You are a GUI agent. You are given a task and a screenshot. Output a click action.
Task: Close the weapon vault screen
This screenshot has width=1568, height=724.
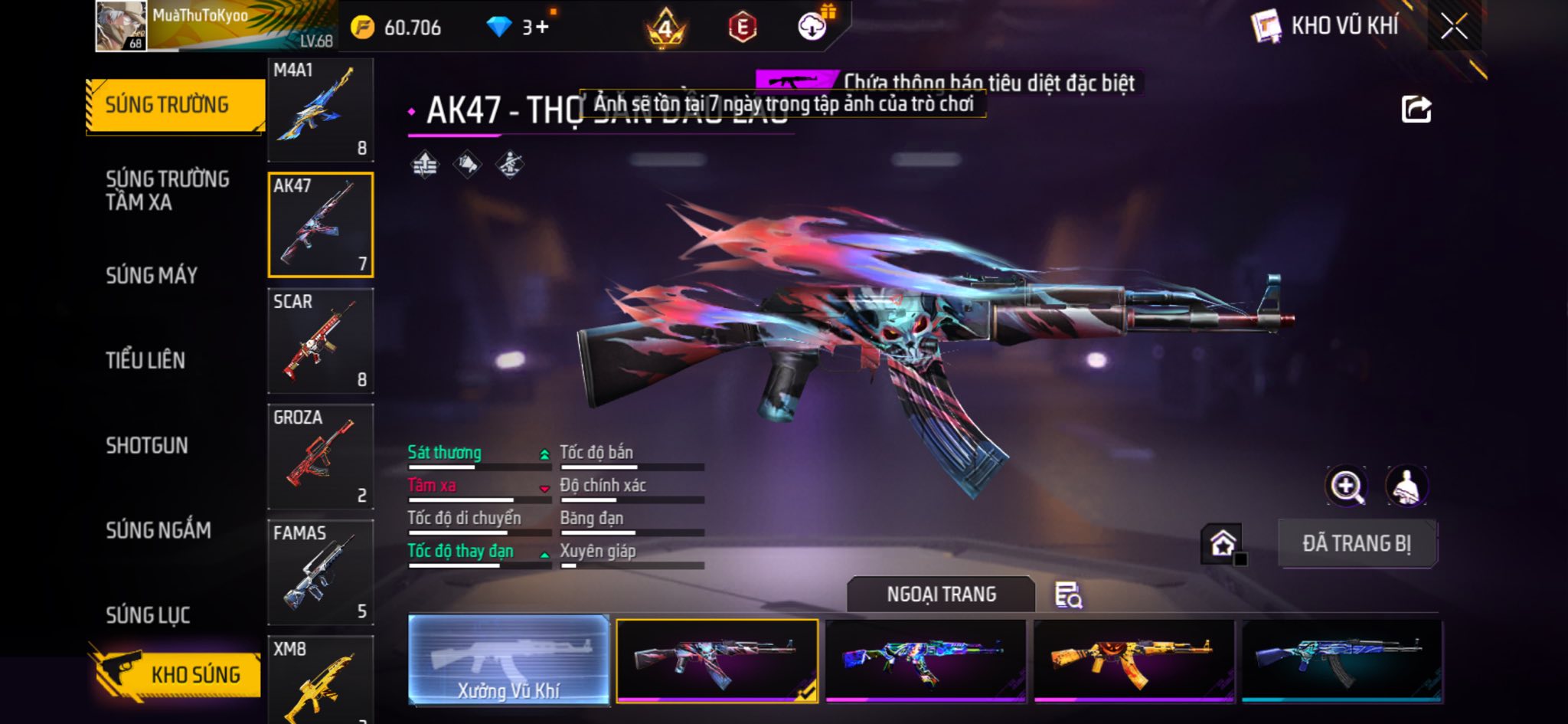pos(1453,28)
